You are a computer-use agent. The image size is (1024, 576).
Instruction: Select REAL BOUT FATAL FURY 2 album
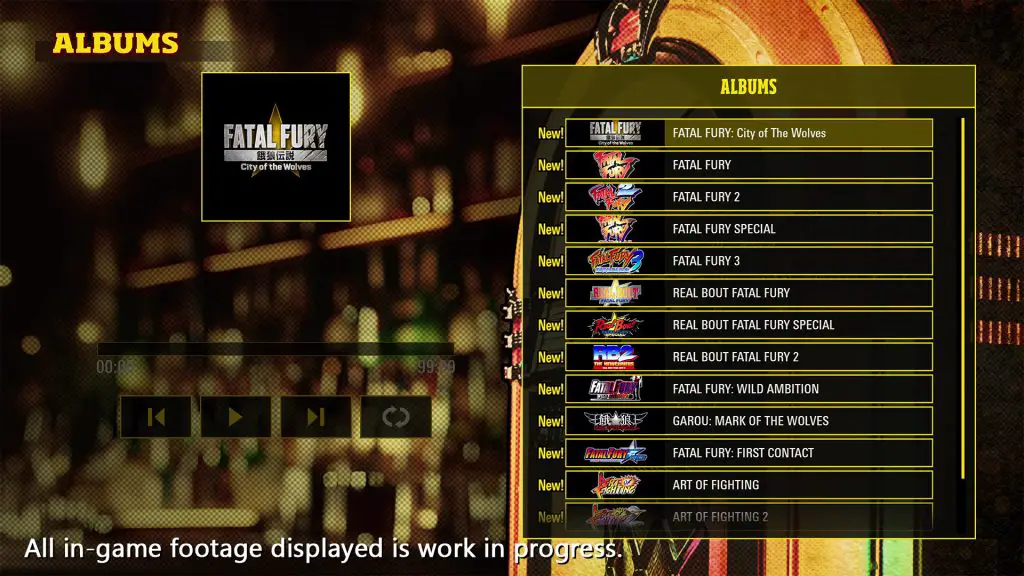(x=748, y=357)
